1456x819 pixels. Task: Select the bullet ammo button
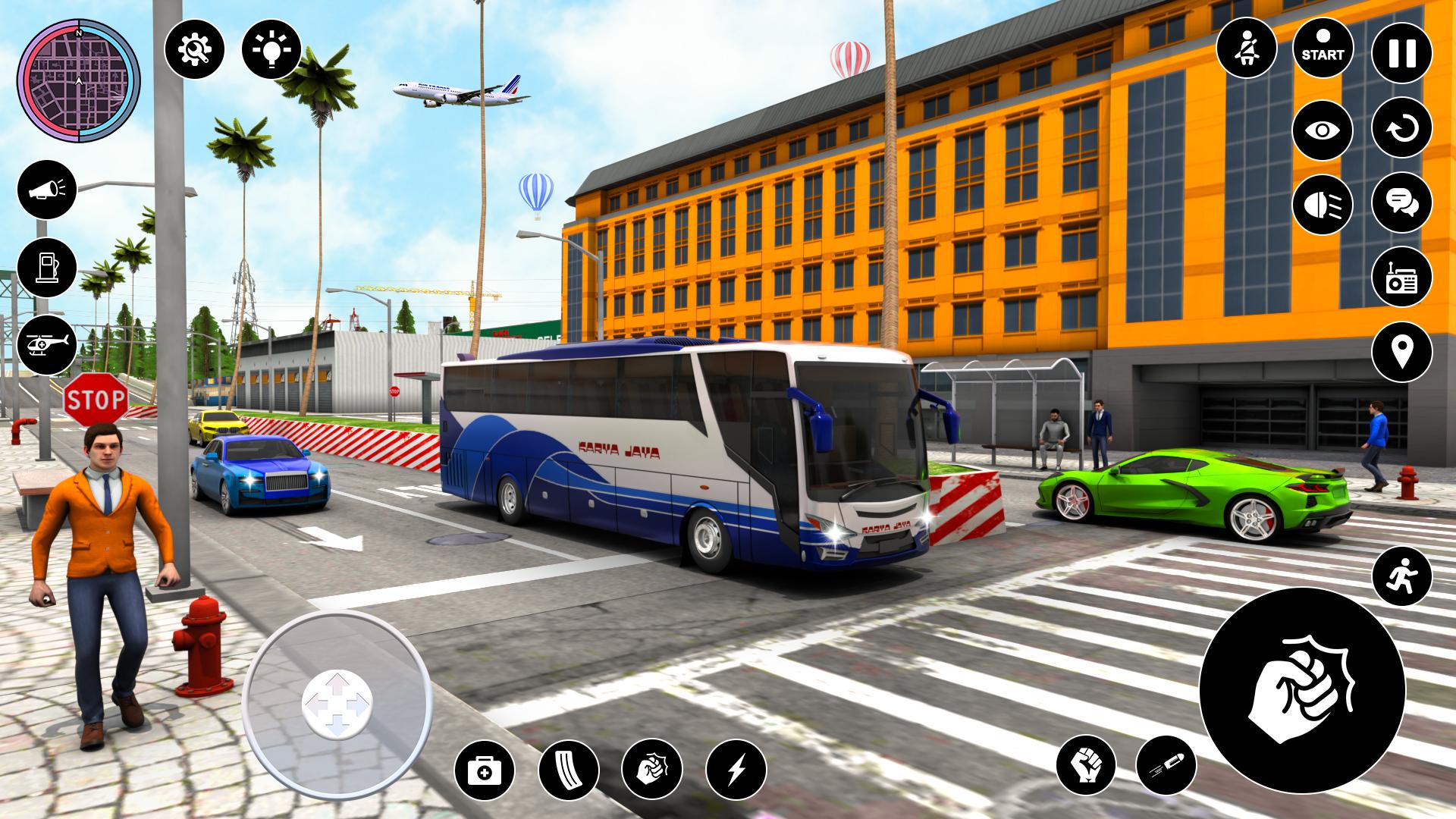click(x=1166, y=766)
